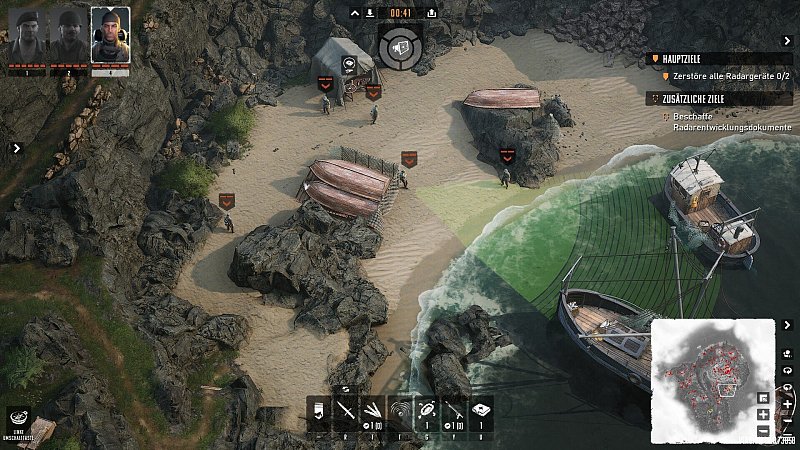Activate the round object throw ability

(x=427, y=410)
